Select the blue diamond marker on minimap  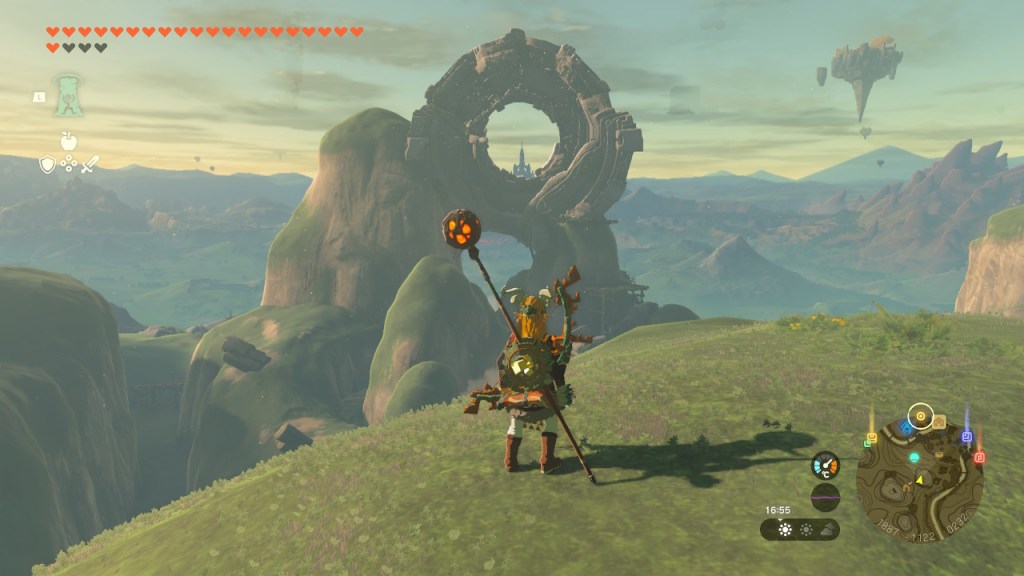click(x=906, y=427)
